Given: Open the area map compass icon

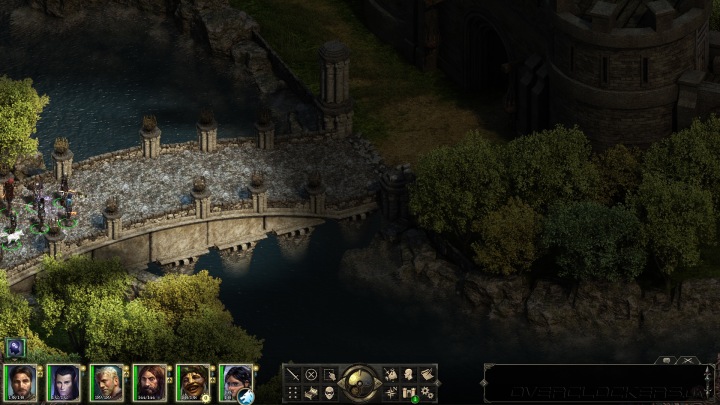Looking at the screenshot, I should pyautogui.click(x=391, y=392).
